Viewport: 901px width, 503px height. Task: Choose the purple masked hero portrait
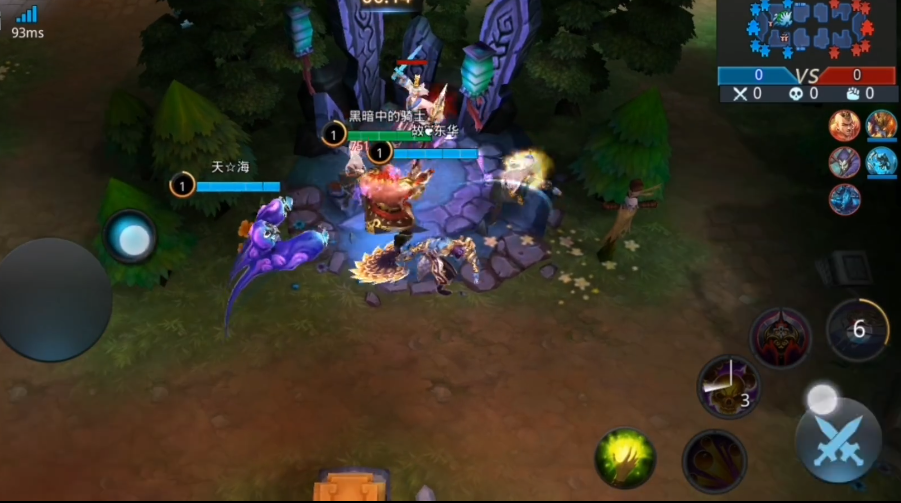click(845, 161)
